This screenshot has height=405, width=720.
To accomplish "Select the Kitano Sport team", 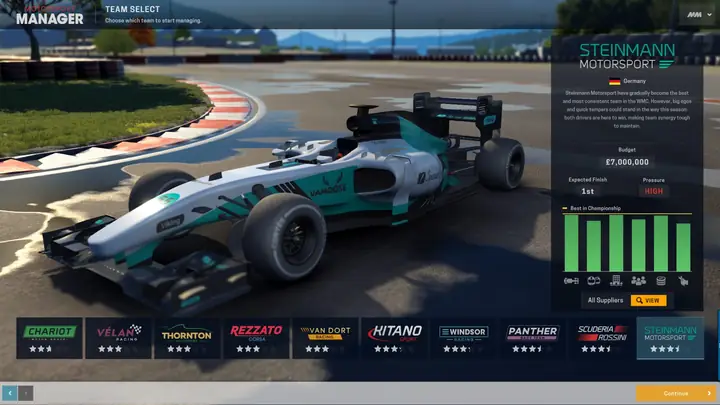I will coord(394,338).
